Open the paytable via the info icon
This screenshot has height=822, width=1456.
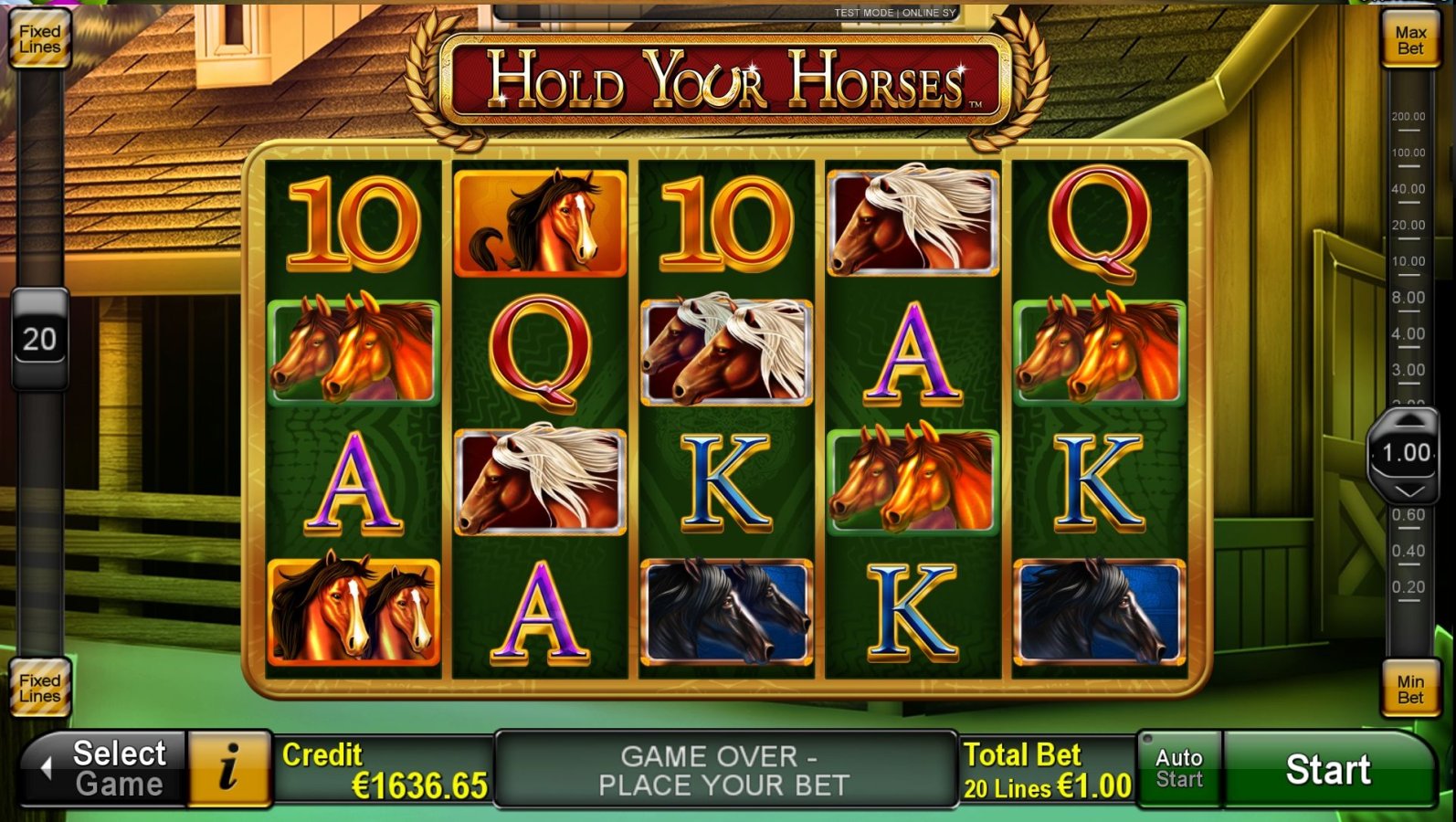coord(228,769)
